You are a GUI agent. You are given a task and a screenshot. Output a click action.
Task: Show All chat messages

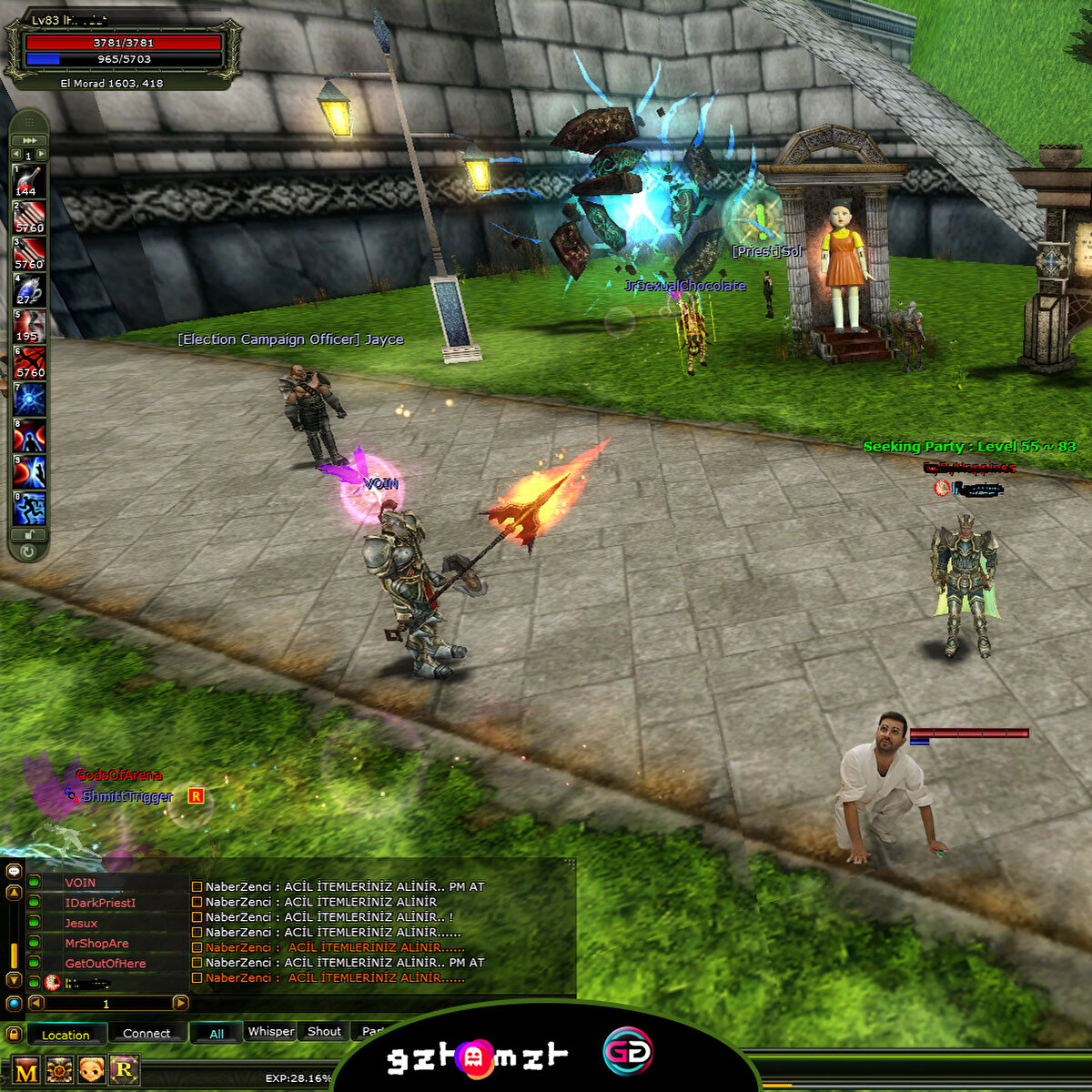[217, 1034]
